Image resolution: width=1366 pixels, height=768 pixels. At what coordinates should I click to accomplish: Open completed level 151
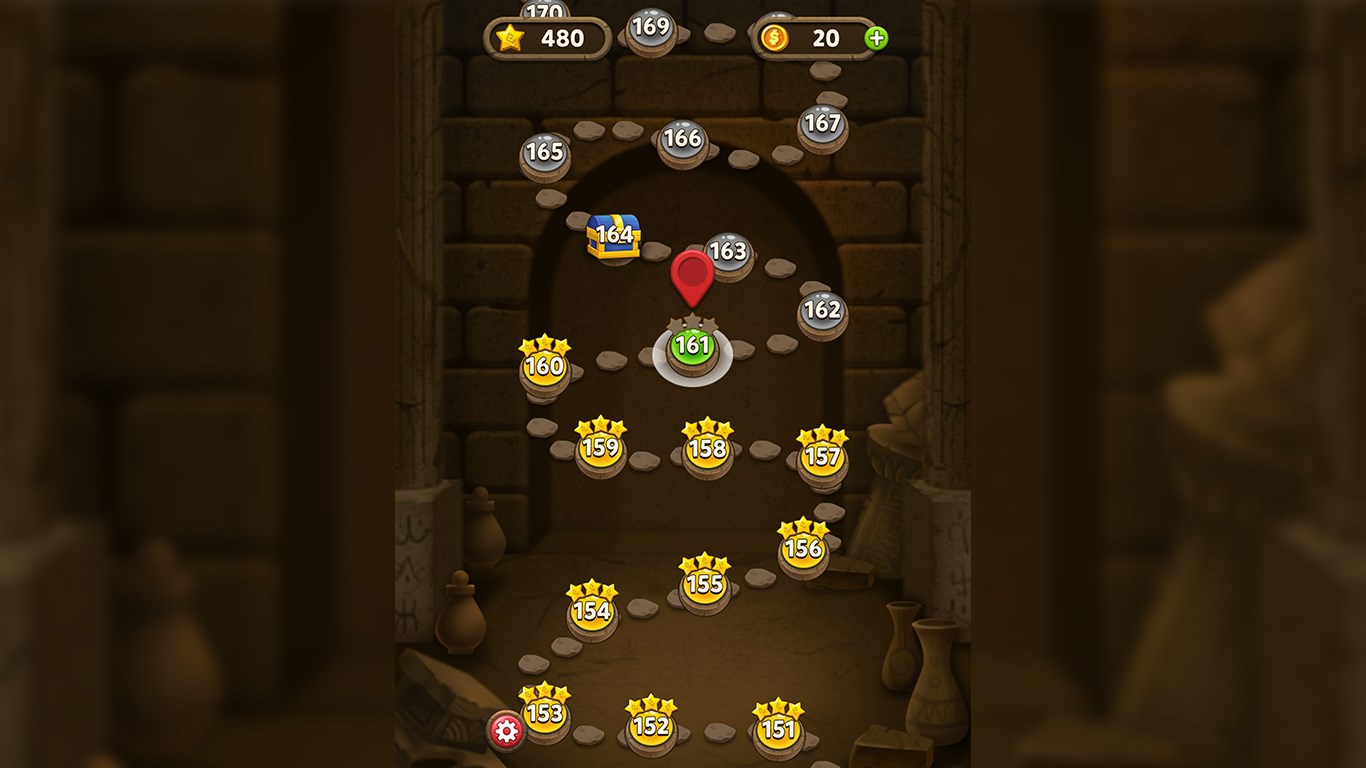[779, 731]
